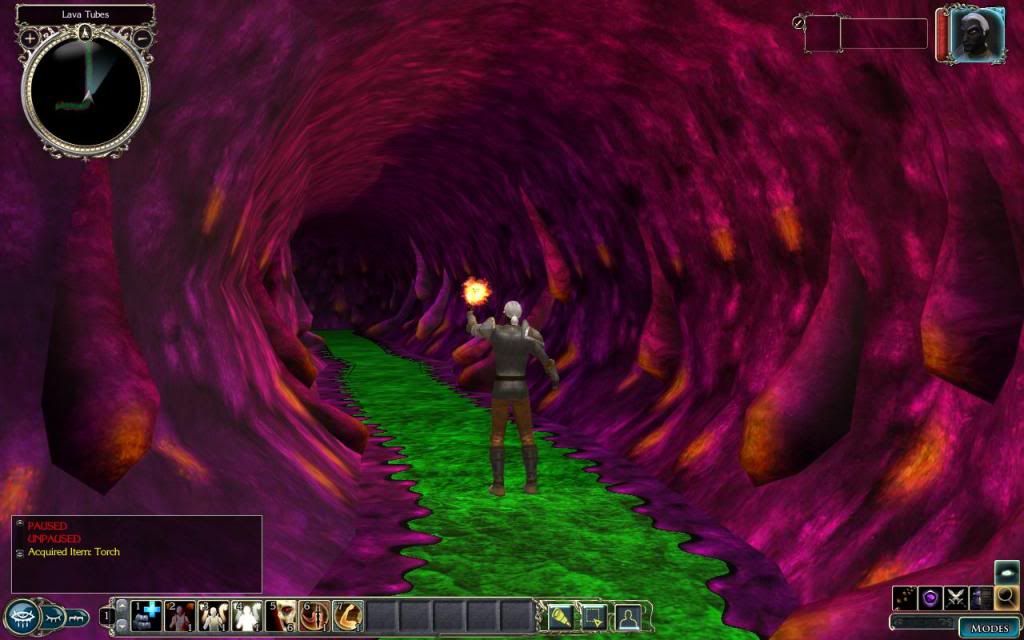Zoom out the minimap with minus button
The height and width of the screenshot is (640, 1024).
[x=142, y=39]
